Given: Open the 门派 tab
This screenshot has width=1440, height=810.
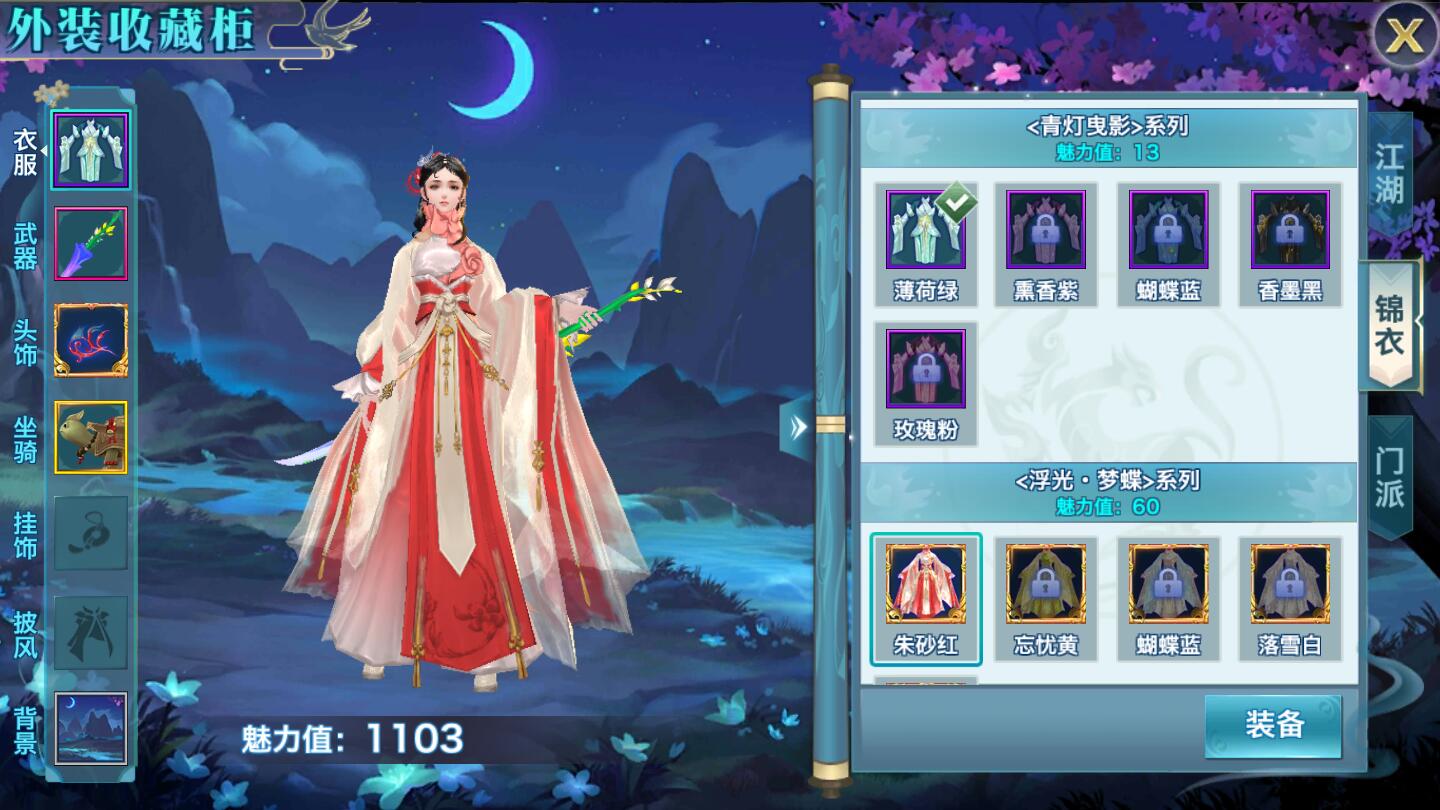Looking at the screenshot, I should tap(1390, 476).
